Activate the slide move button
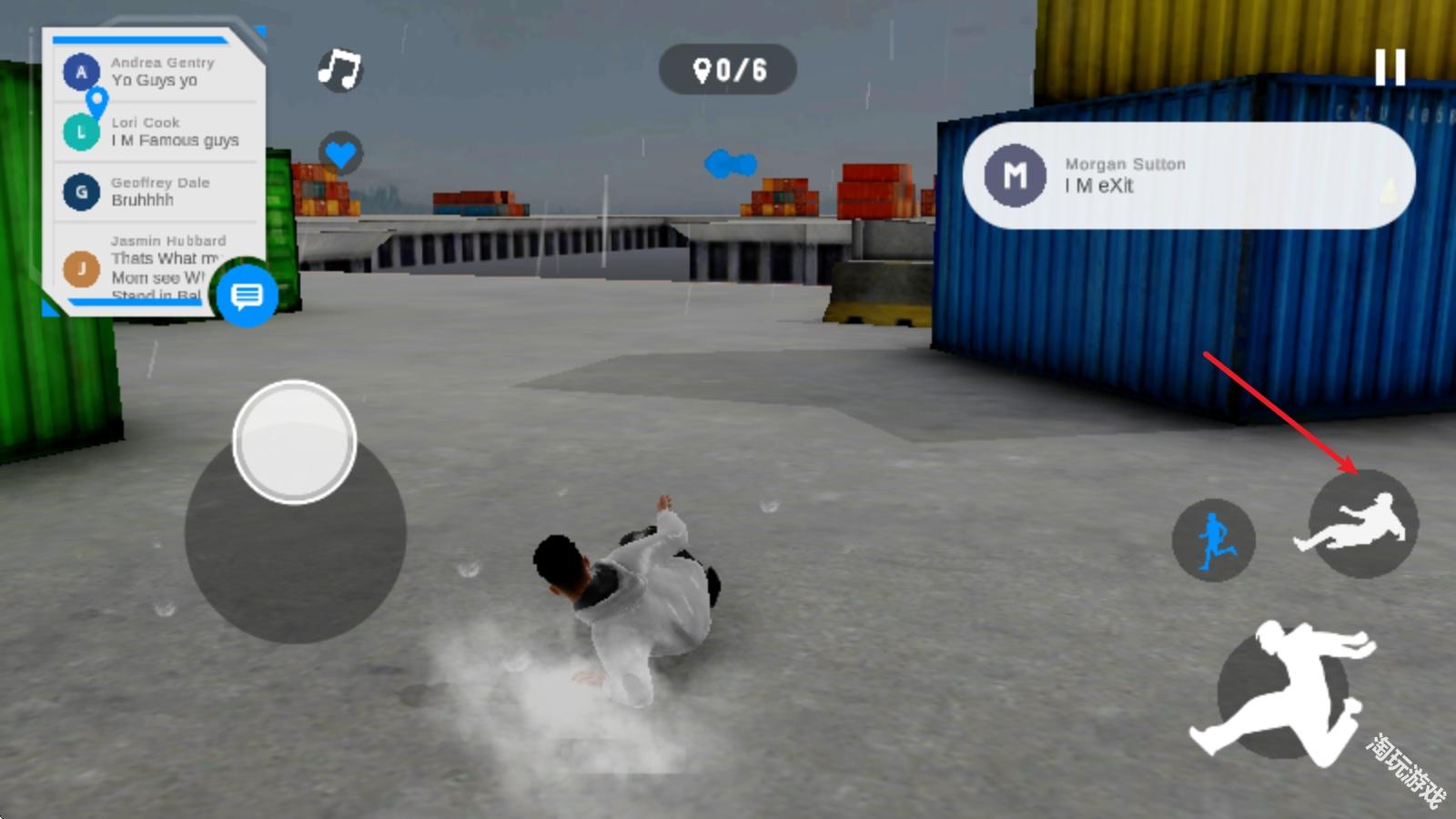The height and width of the screenshot is (819, 1456). 1362,524
